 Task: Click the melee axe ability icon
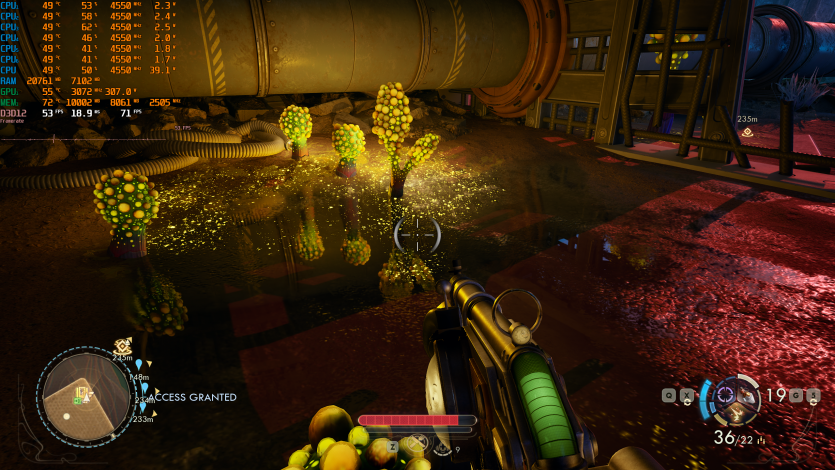(415, 443)
